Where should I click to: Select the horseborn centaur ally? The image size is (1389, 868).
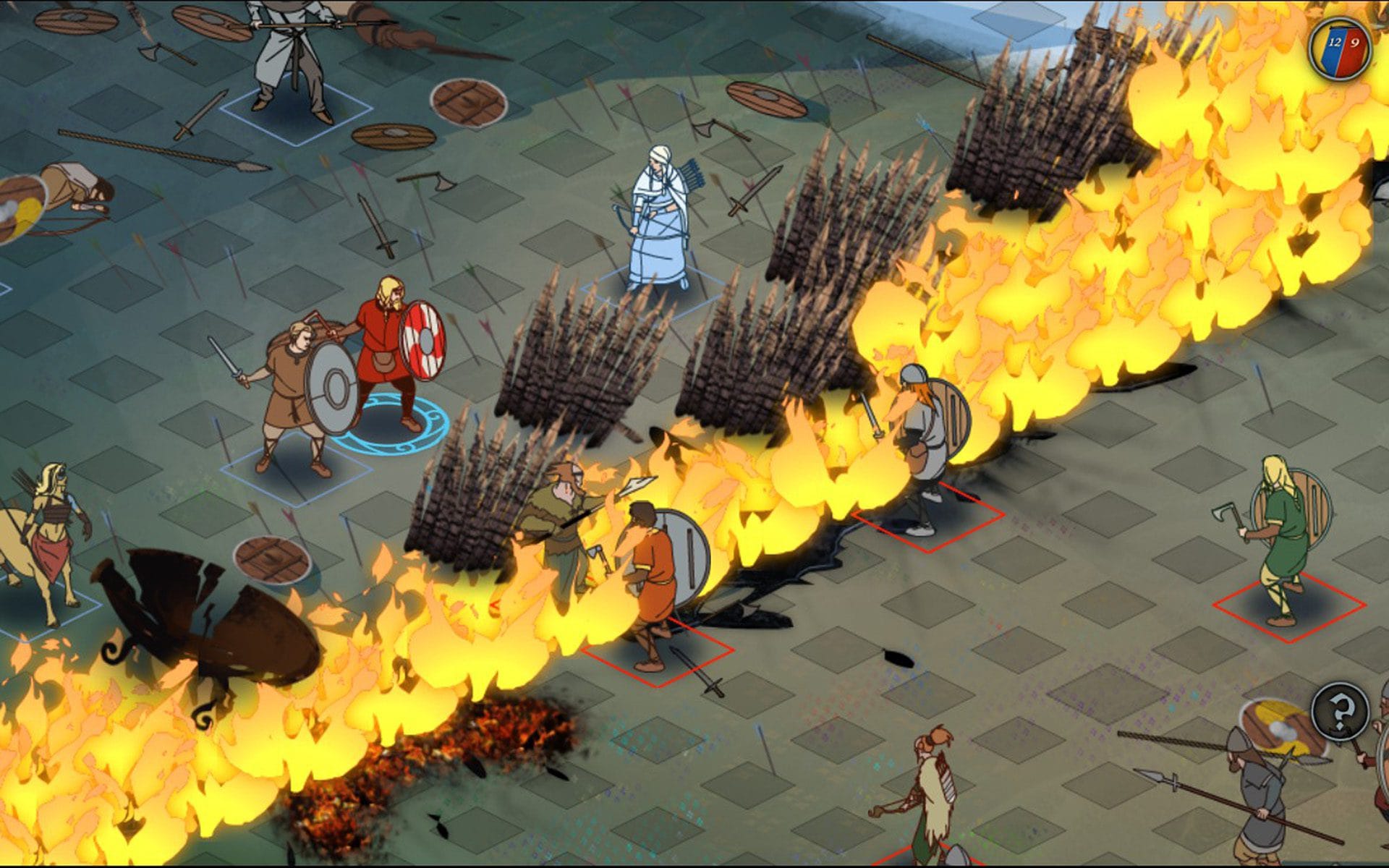point(47,535)
